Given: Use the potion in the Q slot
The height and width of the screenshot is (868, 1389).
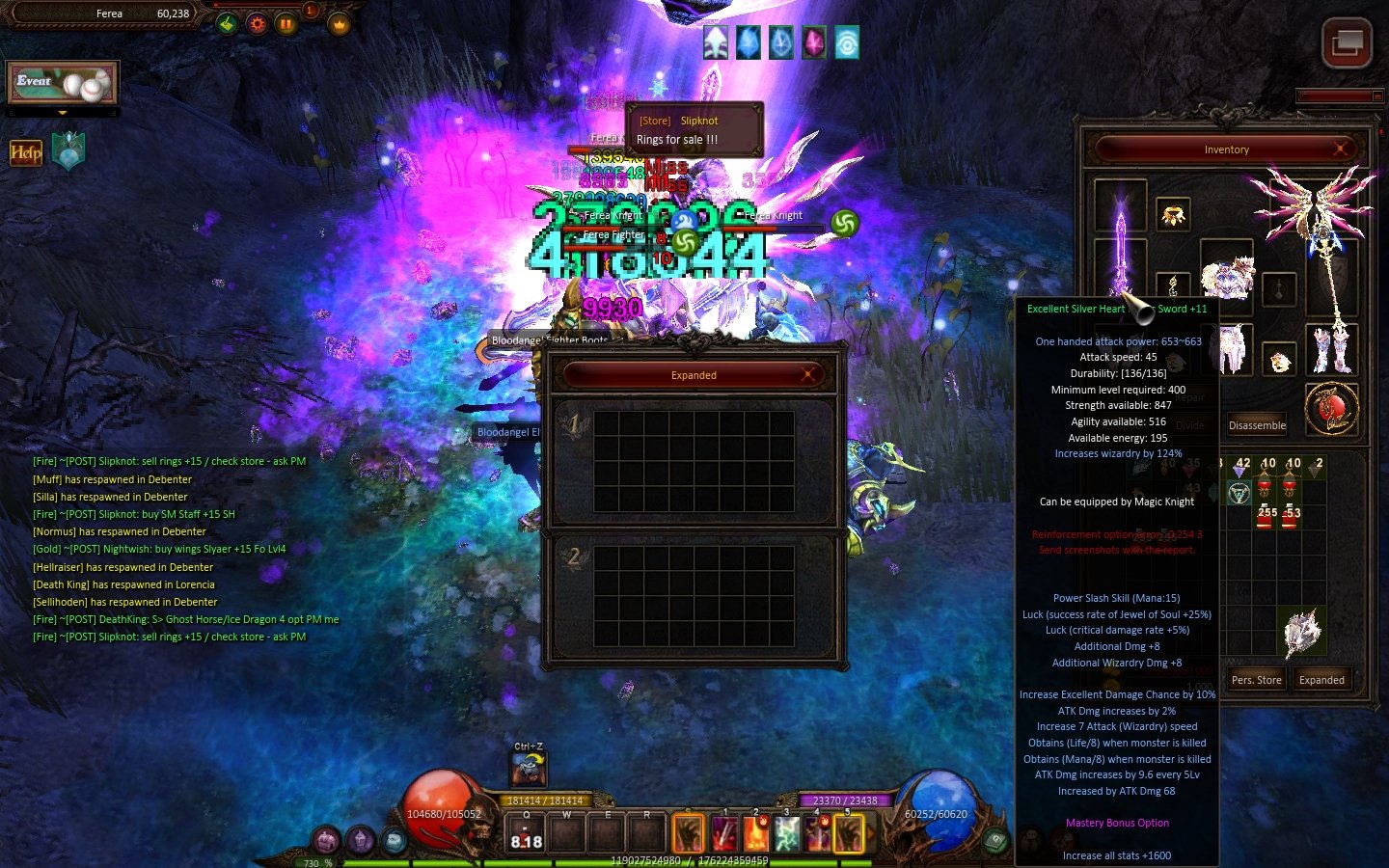Looking at the screenshot, I should click(526, 835).
